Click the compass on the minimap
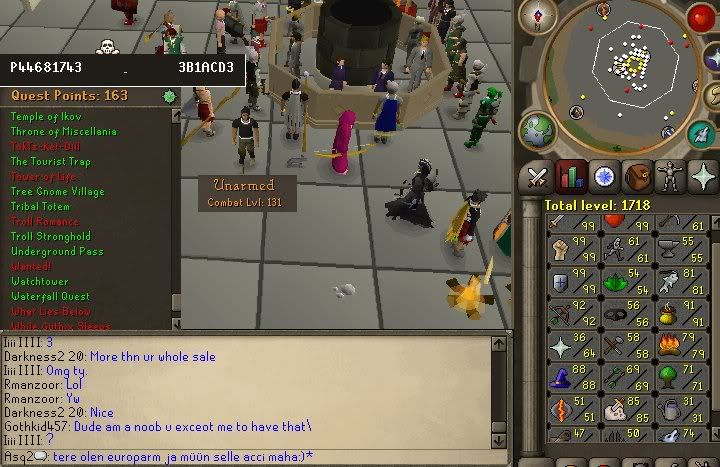Image resolution: width=720 pixels, height=467 pixels. click(x=544, y=16)
